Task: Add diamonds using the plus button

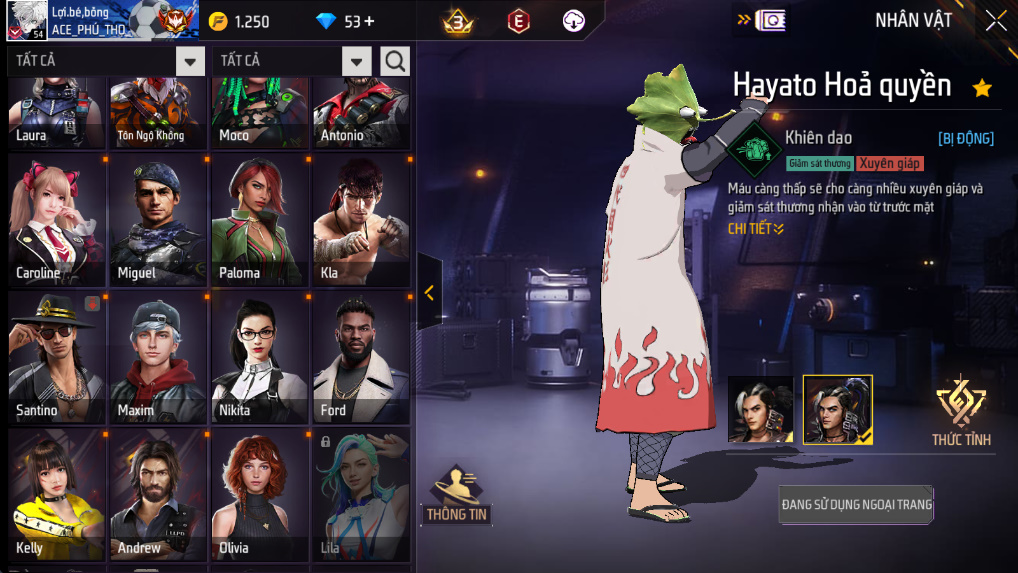Action: [x=369, y=22]
